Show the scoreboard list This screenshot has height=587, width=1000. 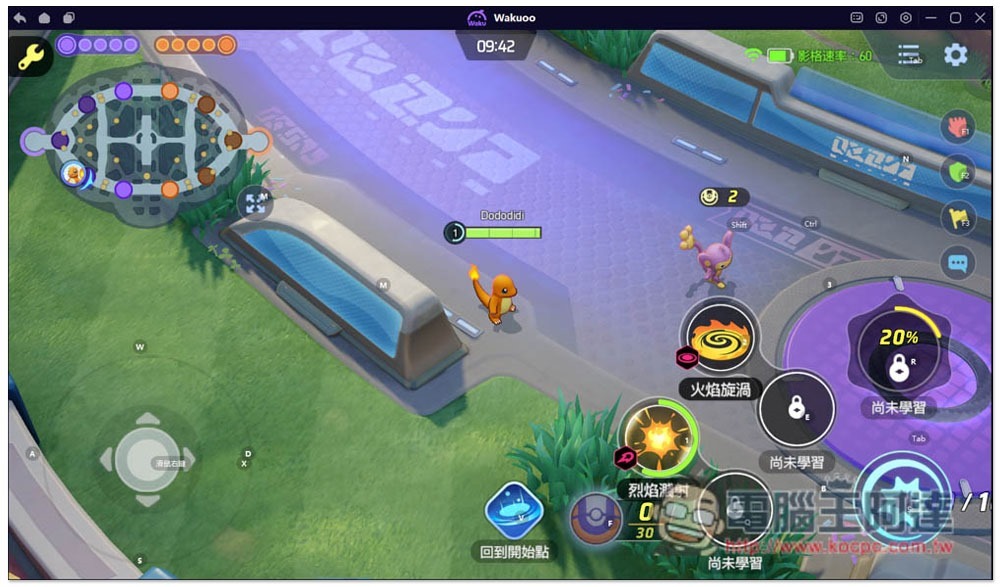(x=908, y=55)
